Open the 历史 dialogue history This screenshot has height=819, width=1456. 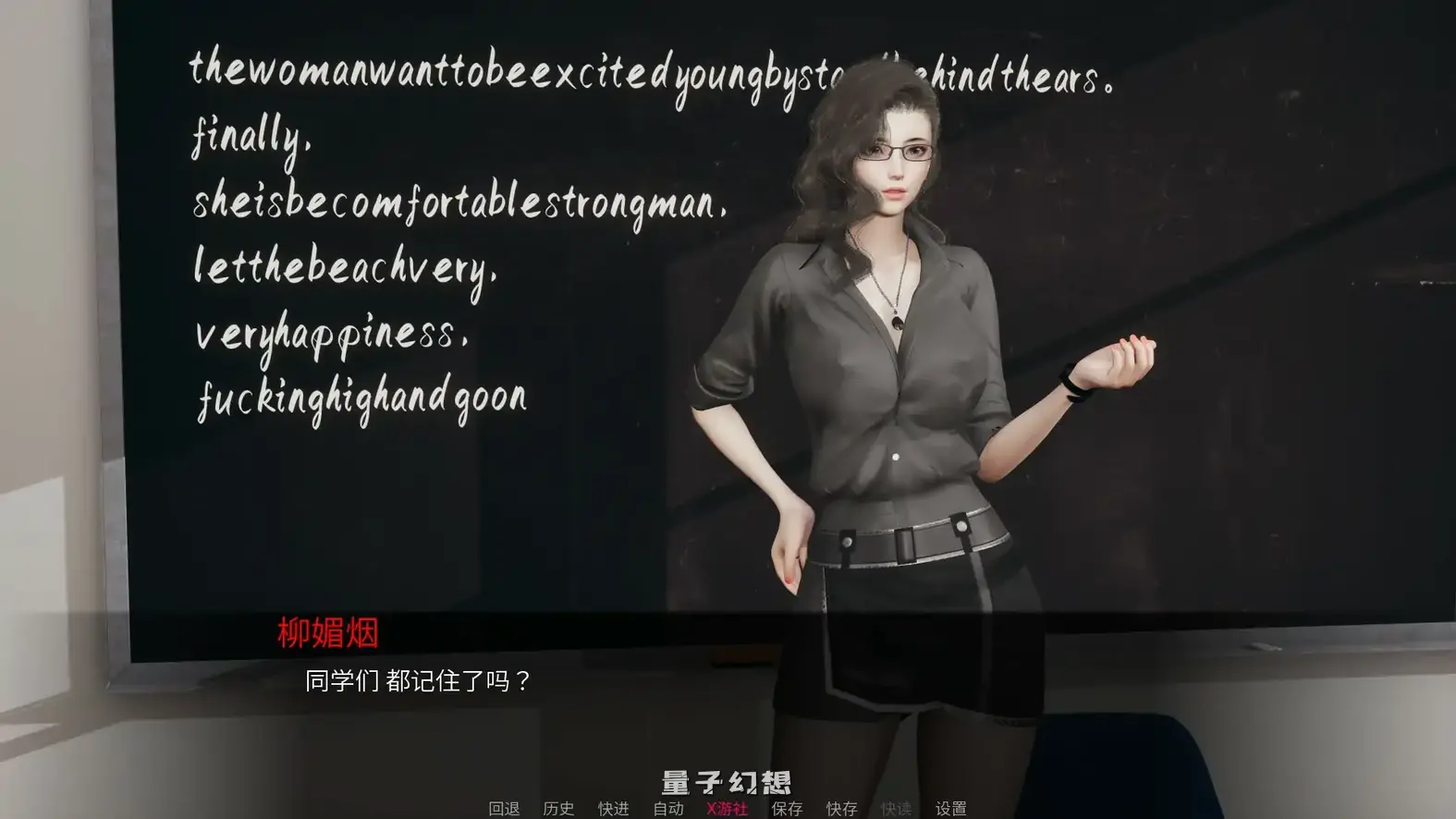point(557,807)
